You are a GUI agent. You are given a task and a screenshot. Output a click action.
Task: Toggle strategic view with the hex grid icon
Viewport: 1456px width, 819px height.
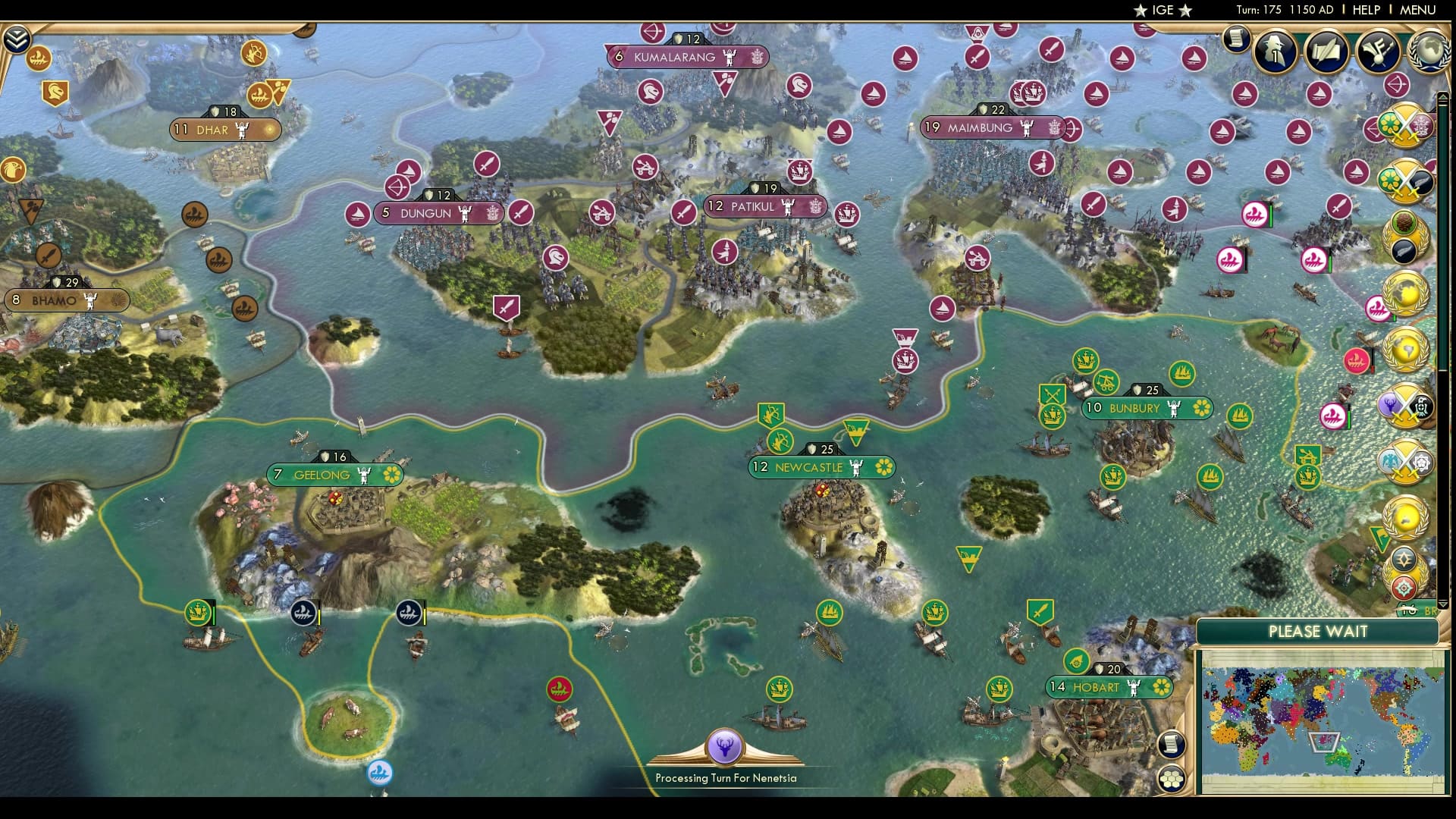pos(1173,777)
